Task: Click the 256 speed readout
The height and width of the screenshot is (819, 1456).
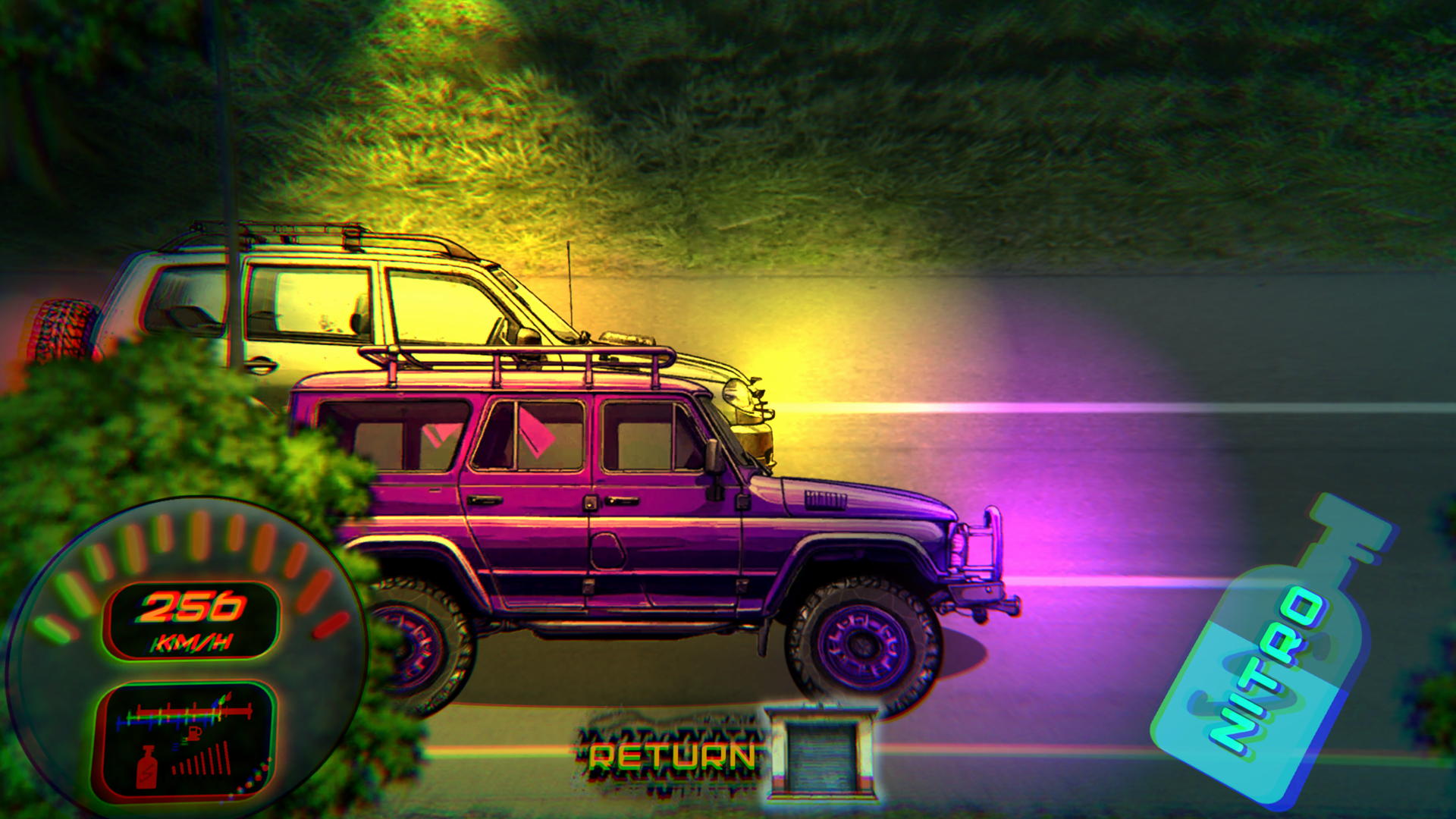Action: (190, 604)
